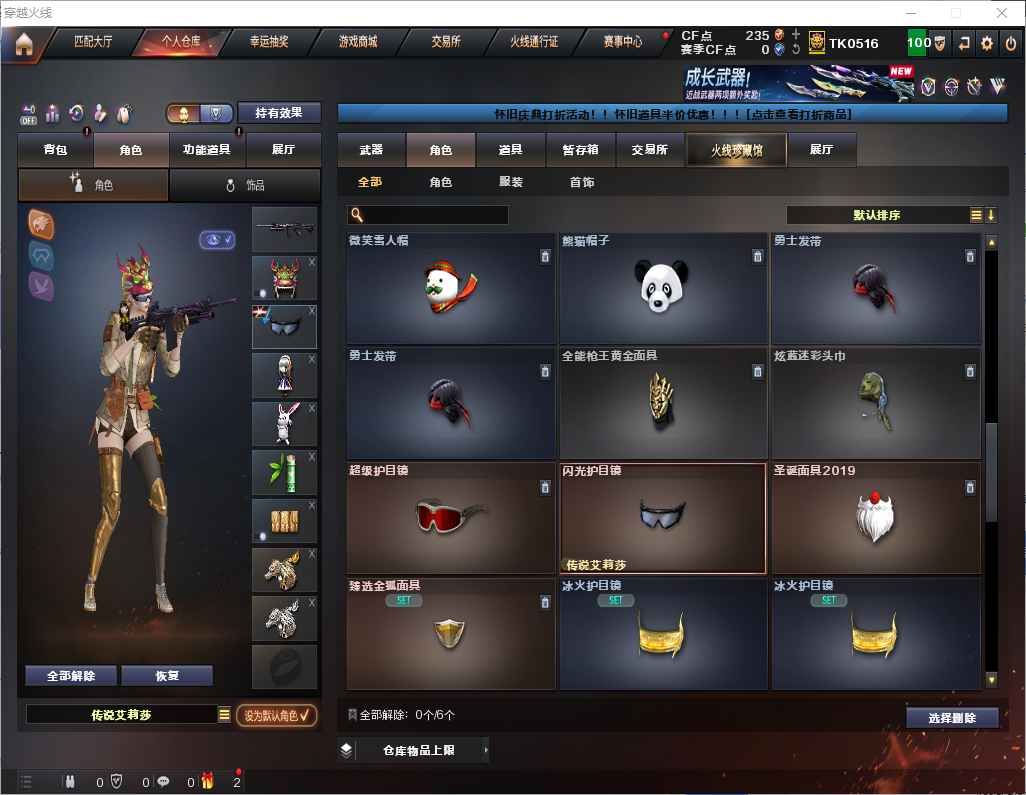Click the 全部解除 unequip all button
1026x795 pixels.
(71, 676)
